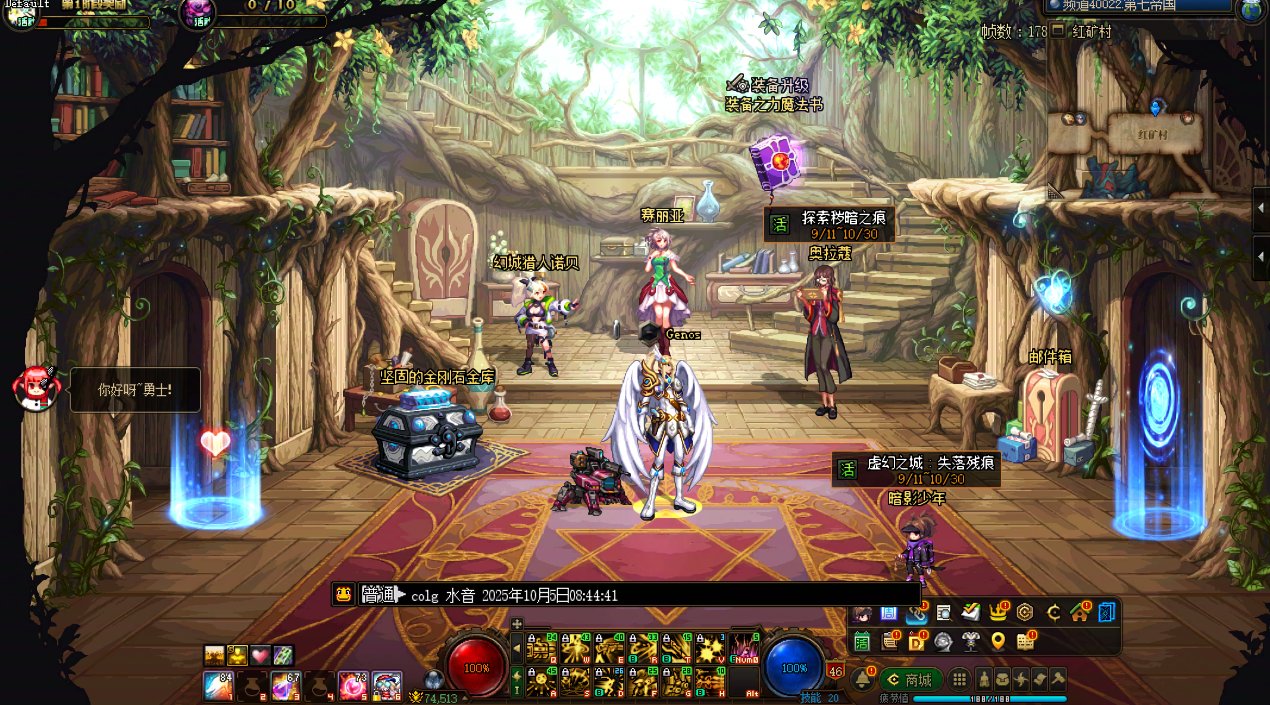The height and width of the screenshot is (705, 1270).
Task: Click the notification bell icon
Action: (862, 679)
